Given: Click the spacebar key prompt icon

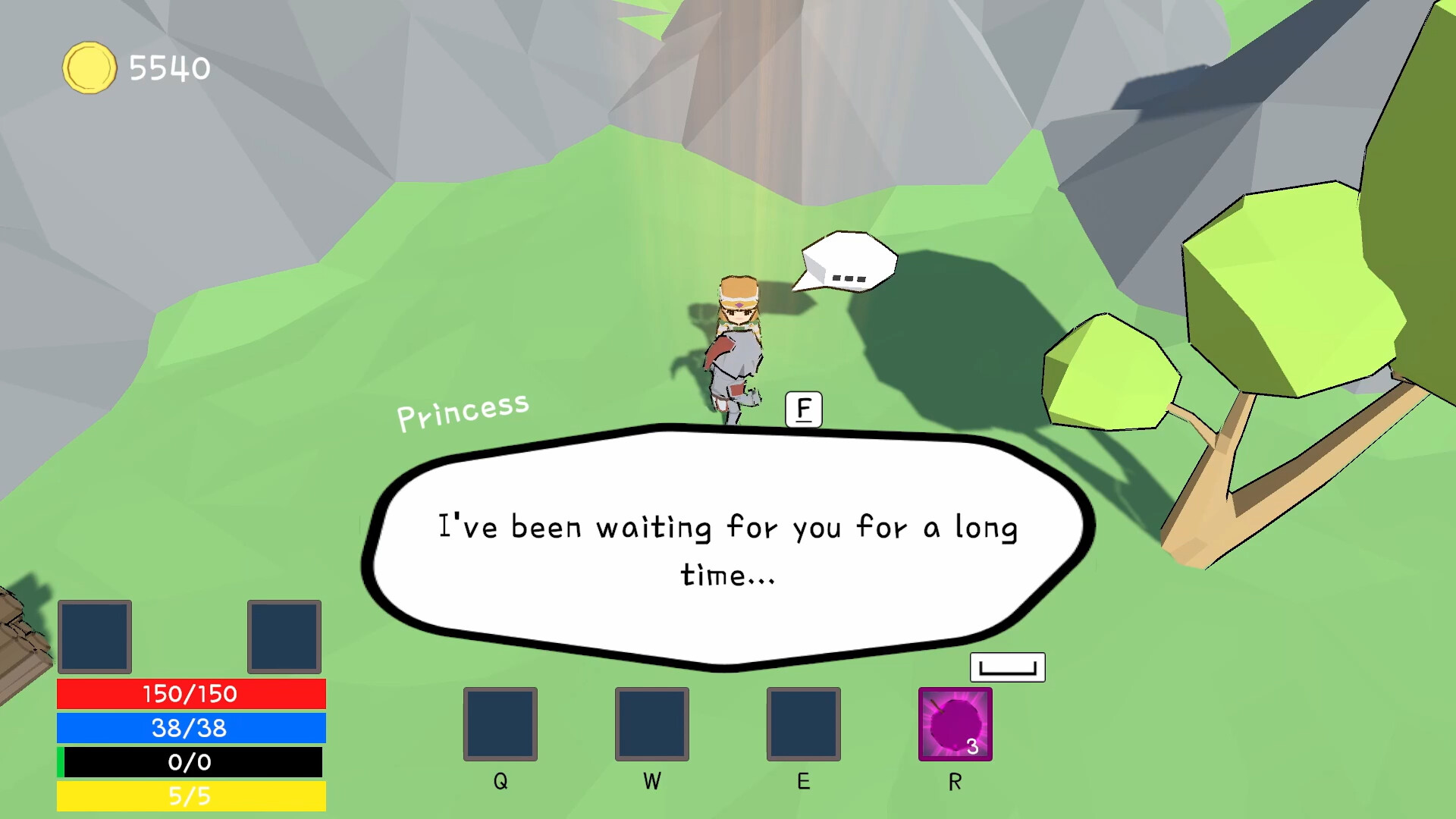Looking at the screenshot, I should click(x=1008, y=667).
